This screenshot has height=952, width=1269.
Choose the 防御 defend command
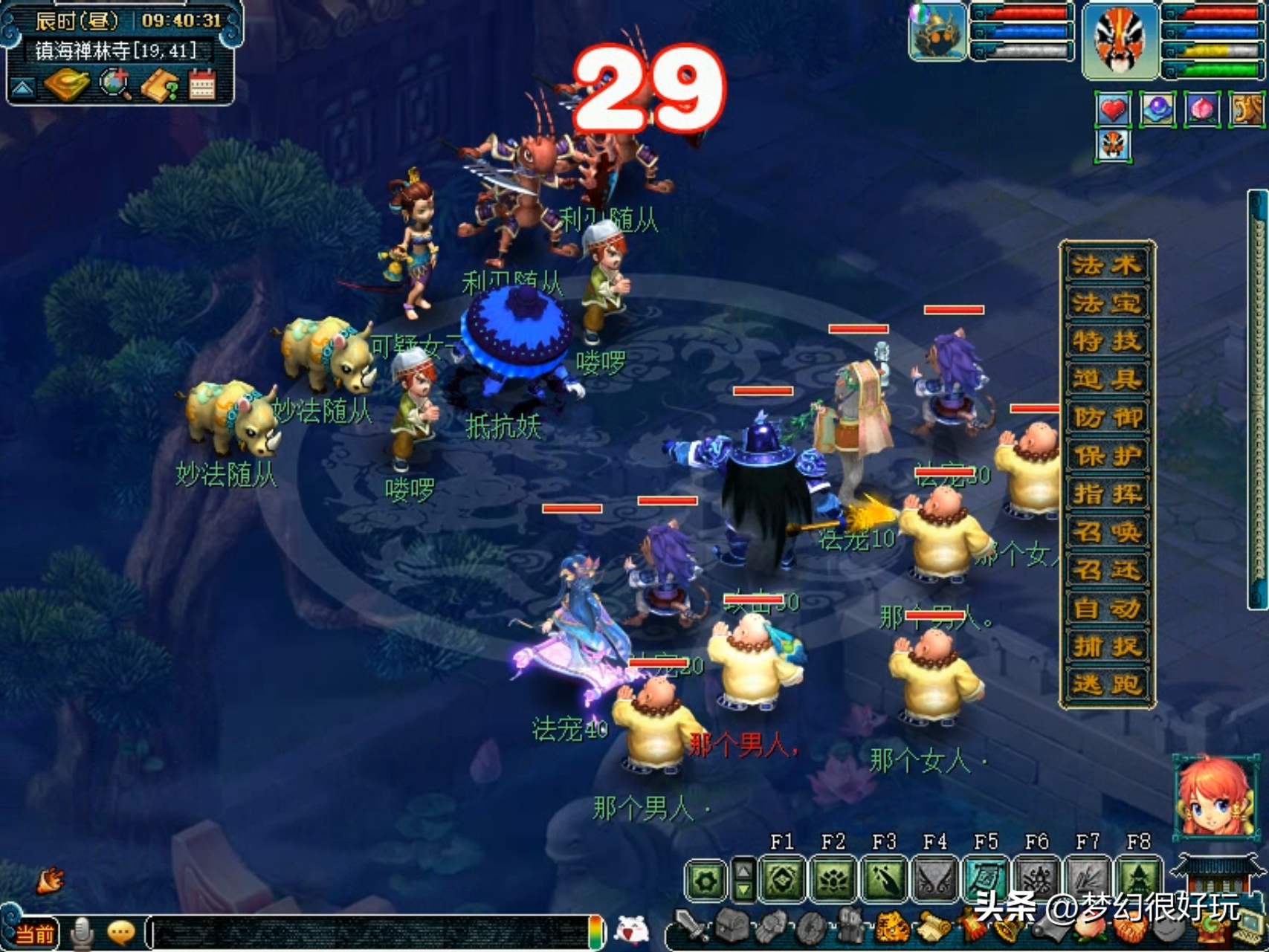tap(1106, 418)
